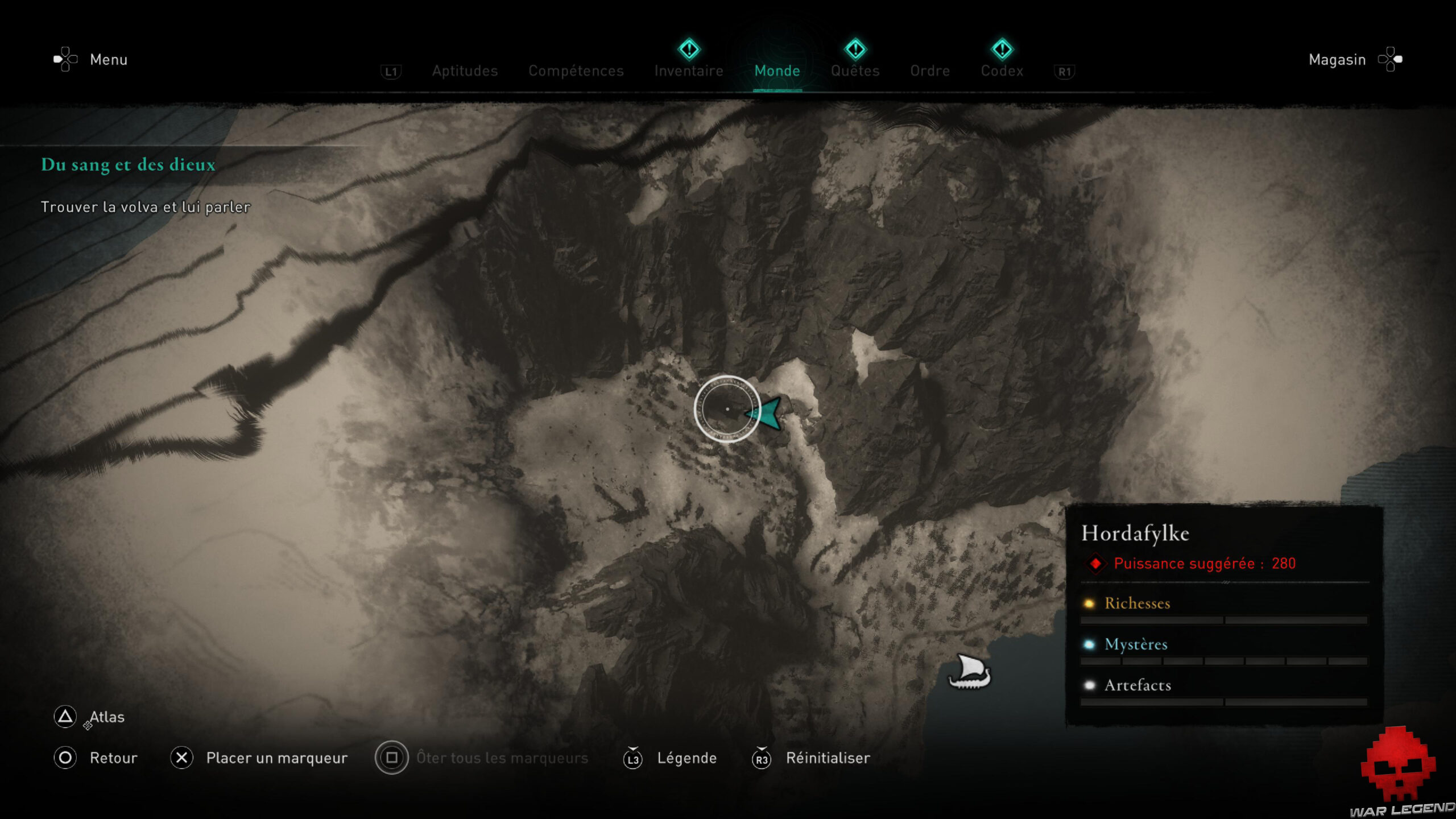Screen dimensions: 1456x819
Task: Click the quest alert diamond above Quêtes
Action: [x=854, y=50]
